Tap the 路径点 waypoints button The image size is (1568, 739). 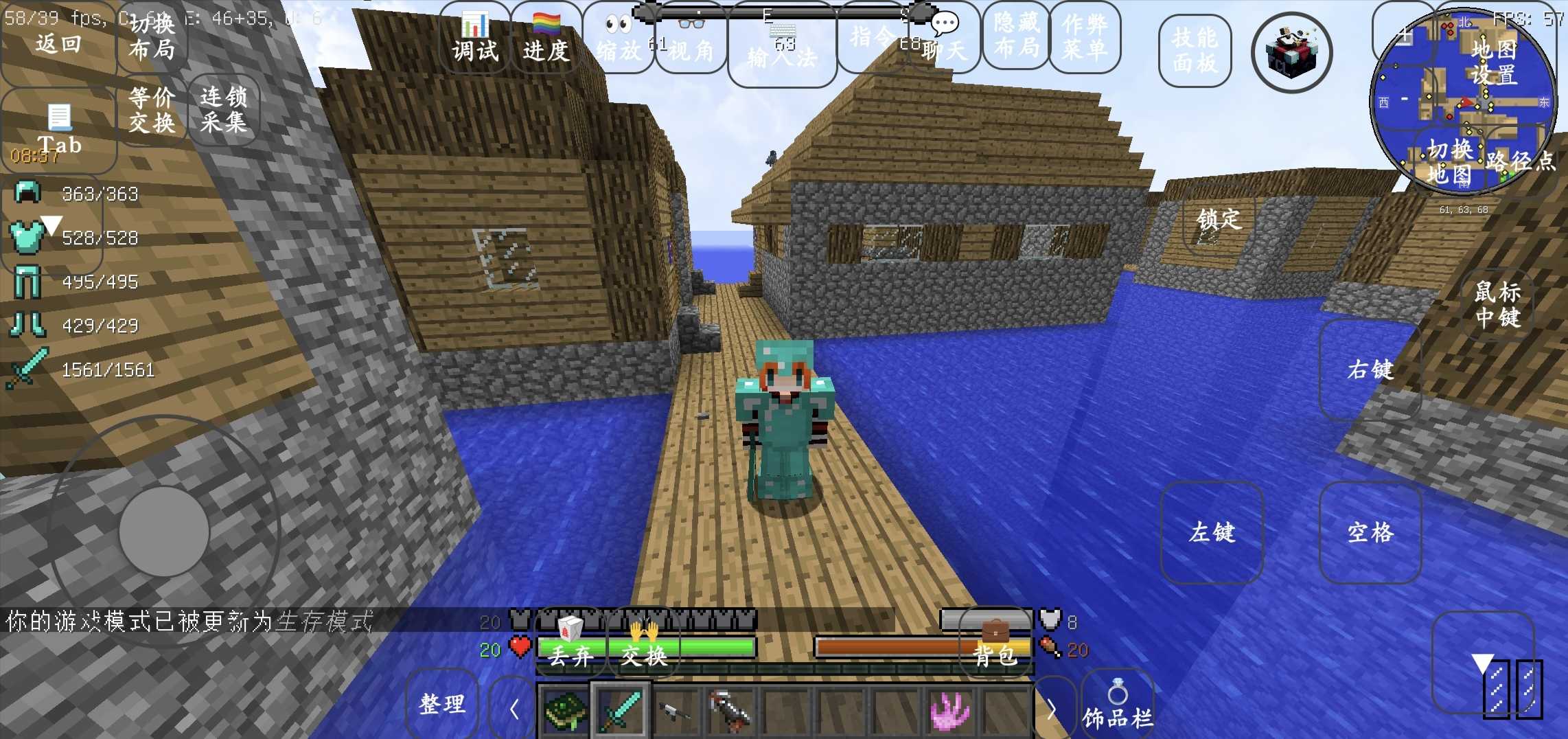click(x=1520, y=161)
